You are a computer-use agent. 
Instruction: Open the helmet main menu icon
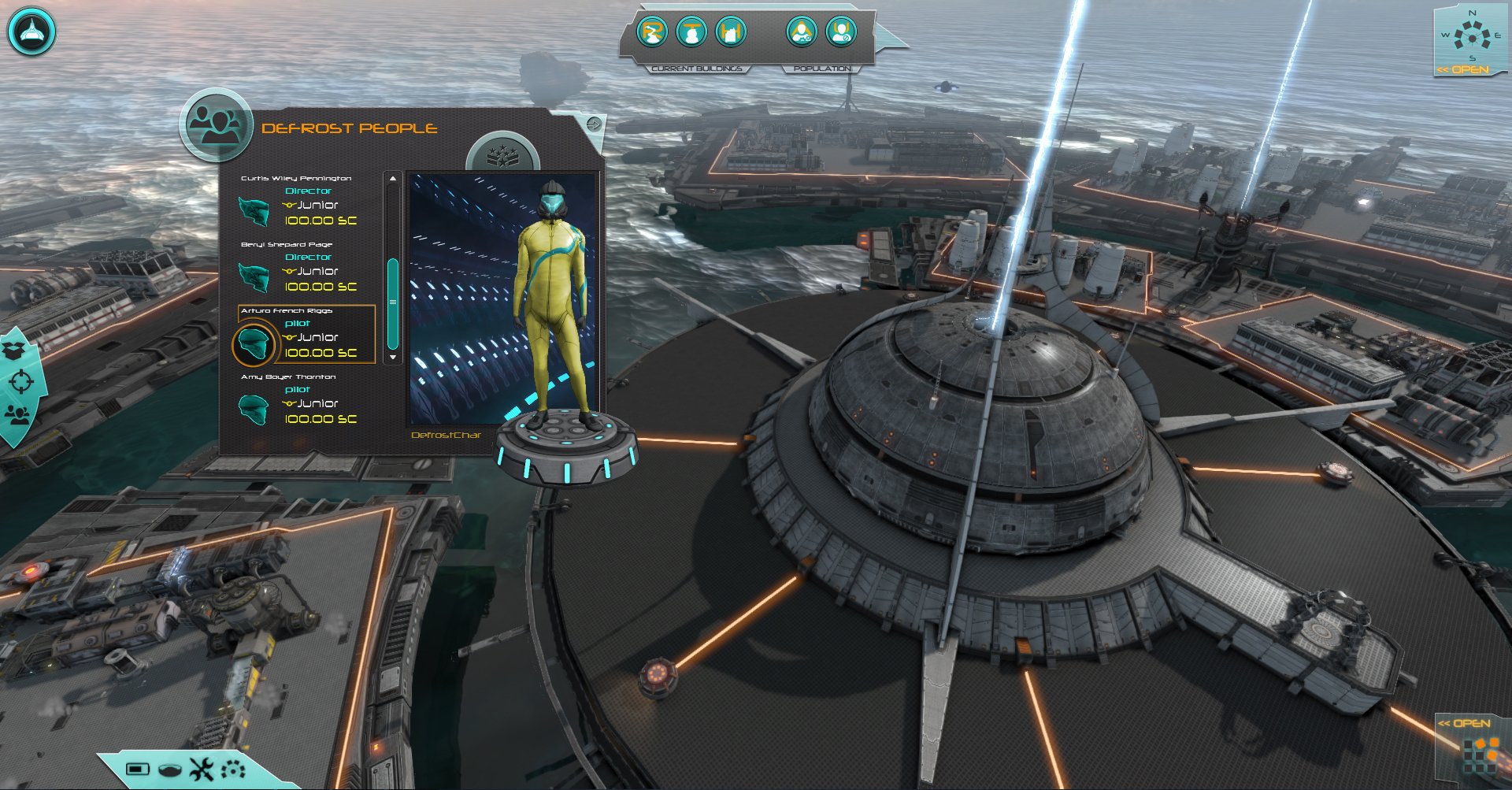[x=31, y=32]
